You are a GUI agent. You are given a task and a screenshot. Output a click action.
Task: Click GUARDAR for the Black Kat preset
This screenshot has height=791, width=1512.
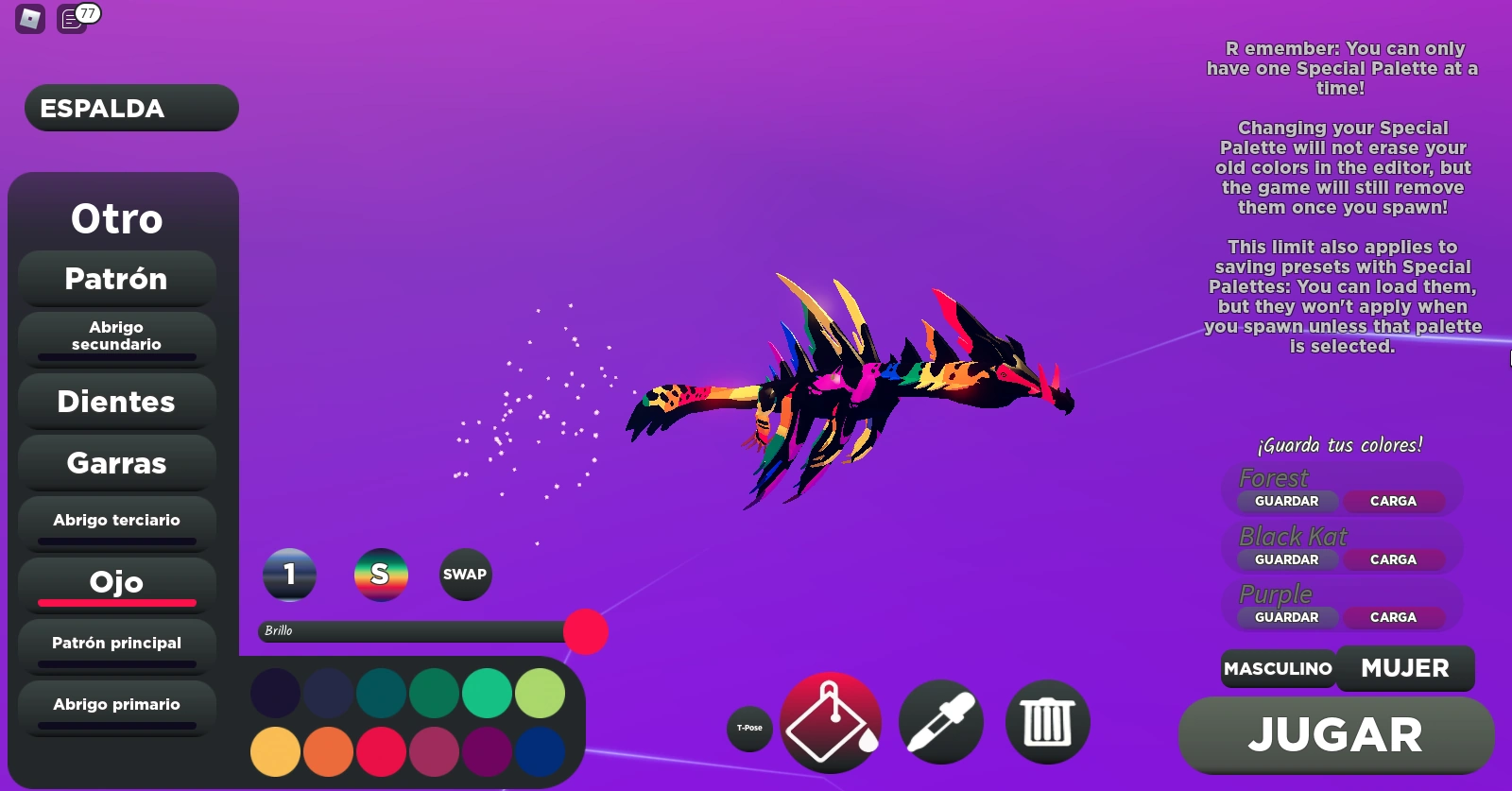pyautogui.click(x=1286, y=559)
